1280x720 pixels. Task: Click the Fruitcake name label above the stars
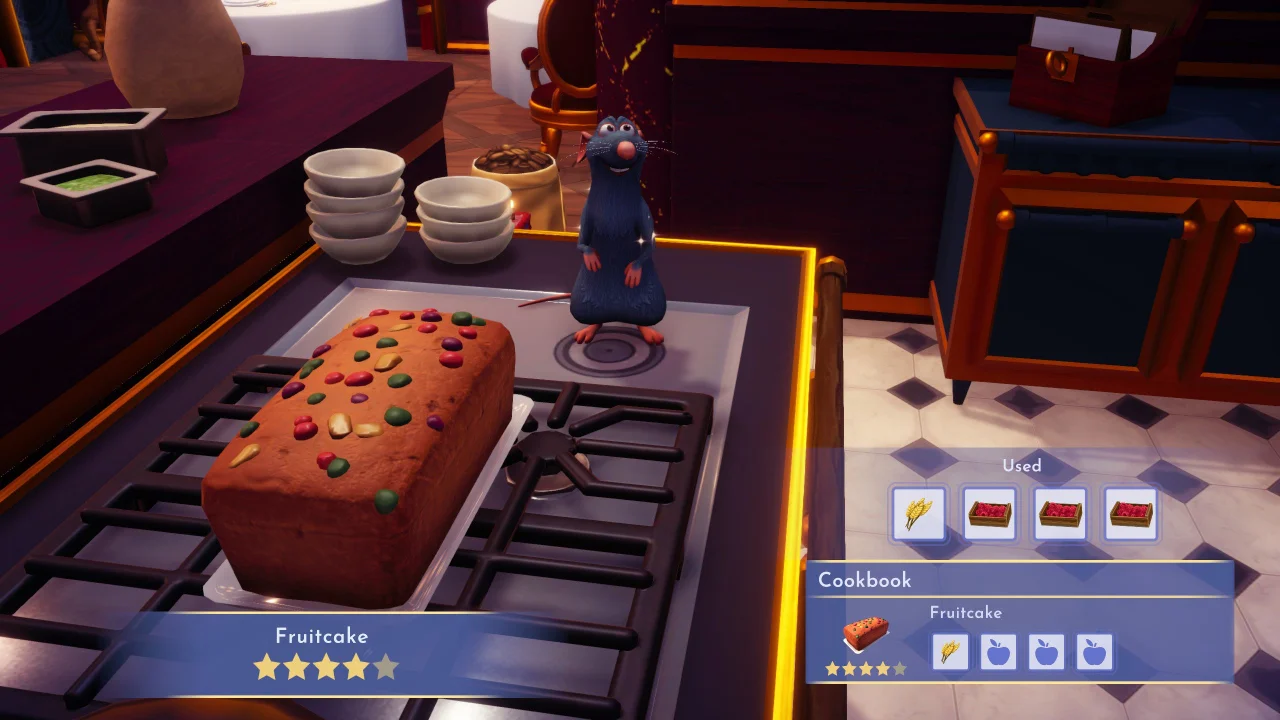point(322,635)
